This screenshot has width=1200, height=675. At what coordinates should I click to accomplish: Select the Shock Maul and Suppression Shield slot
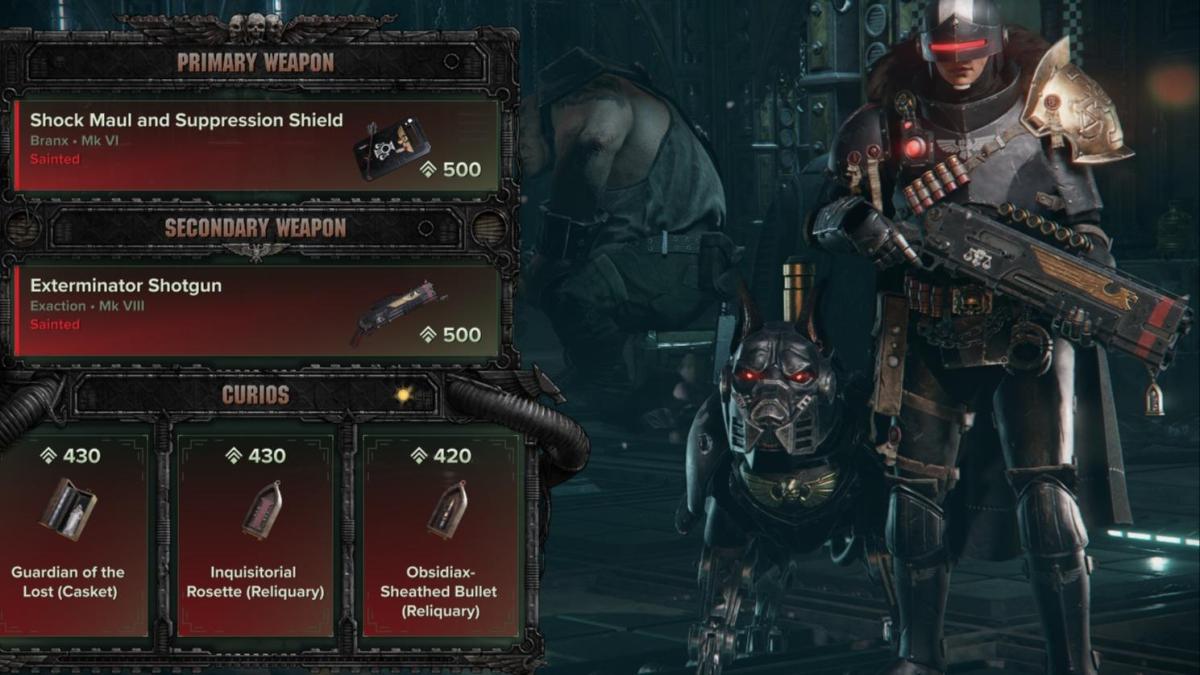(x=255, y=145)
